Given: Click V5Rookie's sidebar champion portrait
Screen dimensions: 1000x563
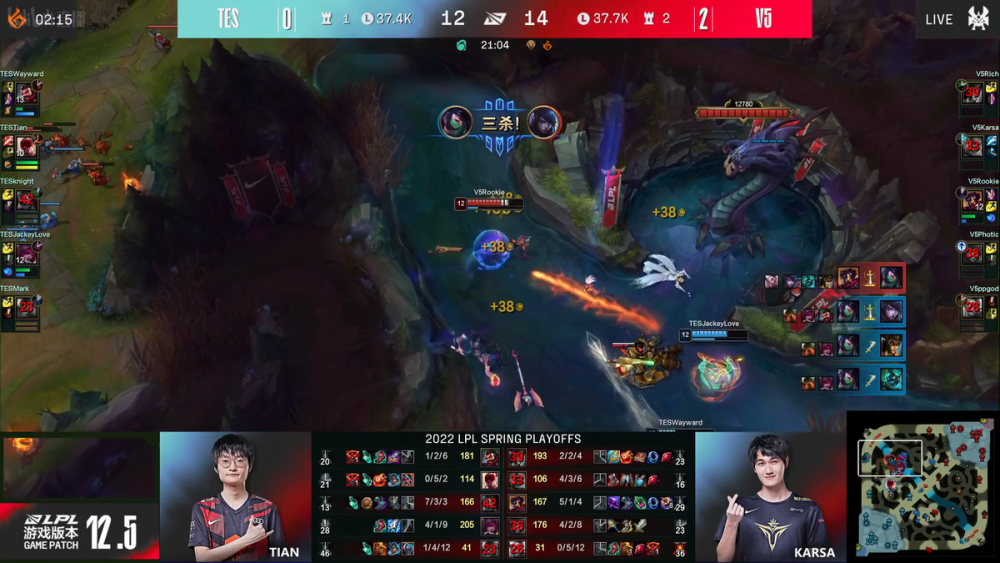Looking at the screenshot, I should coord(972,201).
